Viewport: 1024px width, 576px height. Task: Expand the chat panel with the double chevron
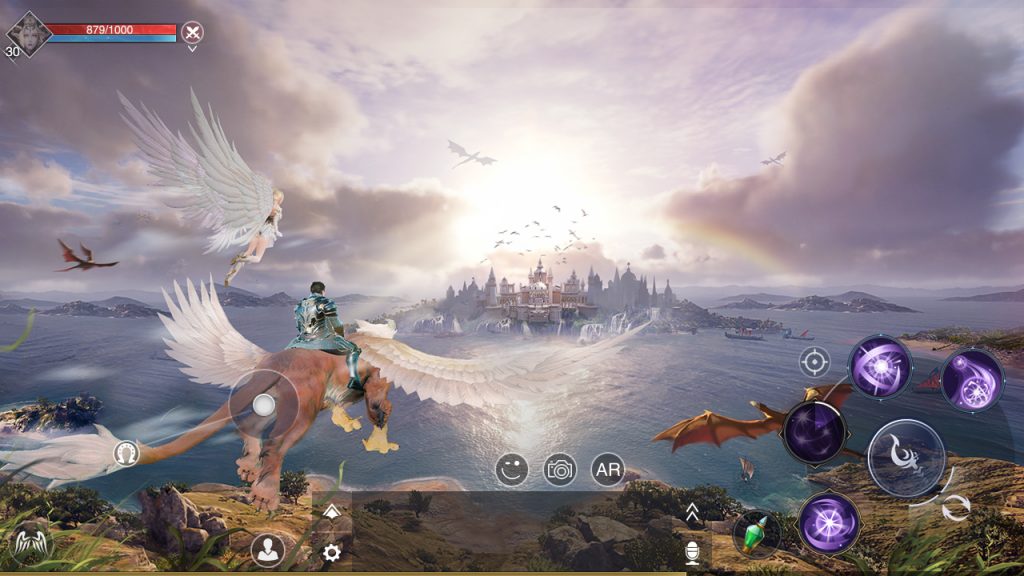click(691, 514)
